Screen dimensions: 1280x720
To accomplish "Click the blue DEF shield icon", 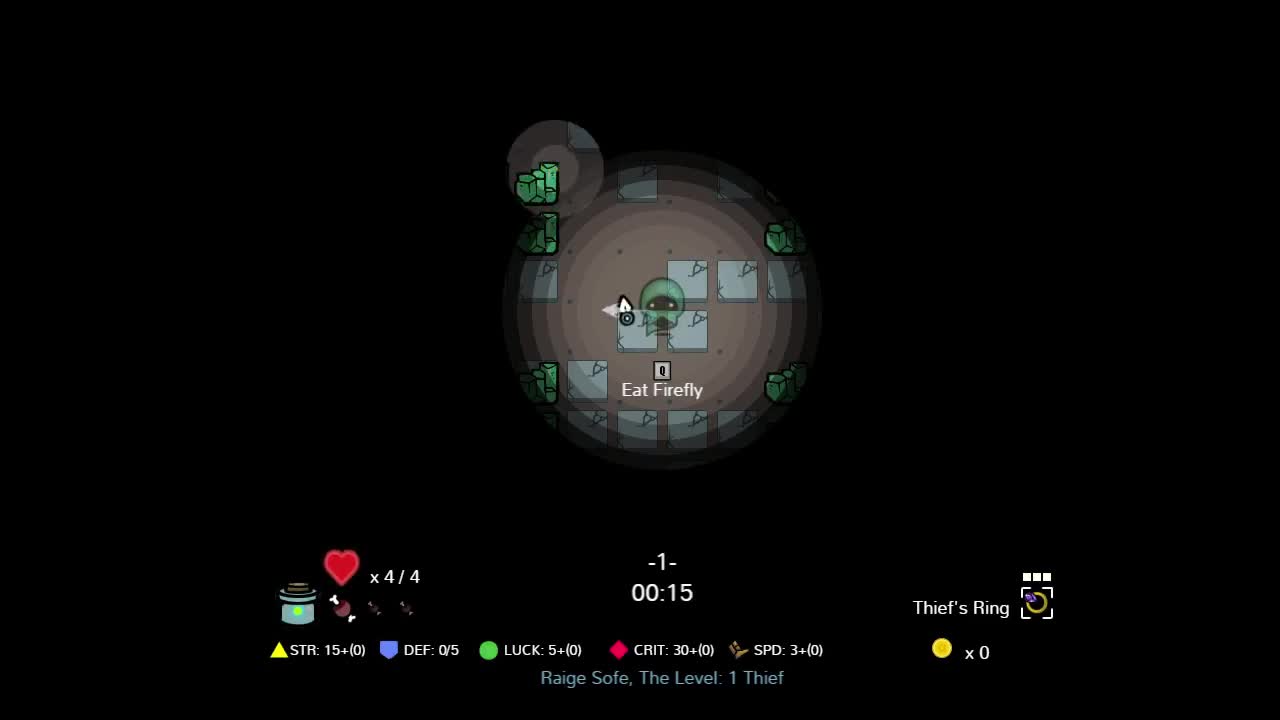I will 389,649.
